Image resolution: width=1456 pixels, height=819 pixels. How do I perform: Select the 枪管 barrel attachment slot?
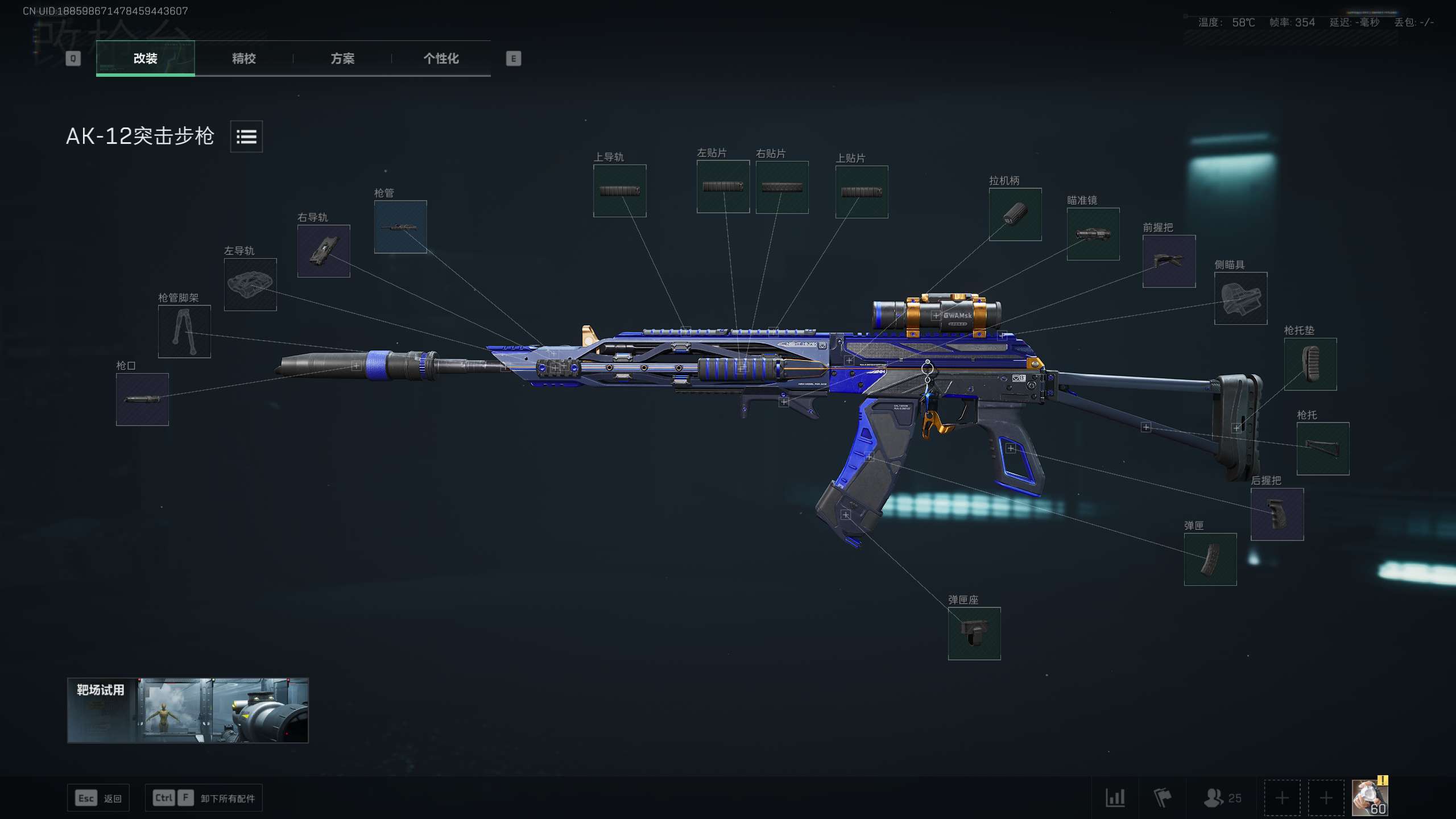tap(400, 227)
